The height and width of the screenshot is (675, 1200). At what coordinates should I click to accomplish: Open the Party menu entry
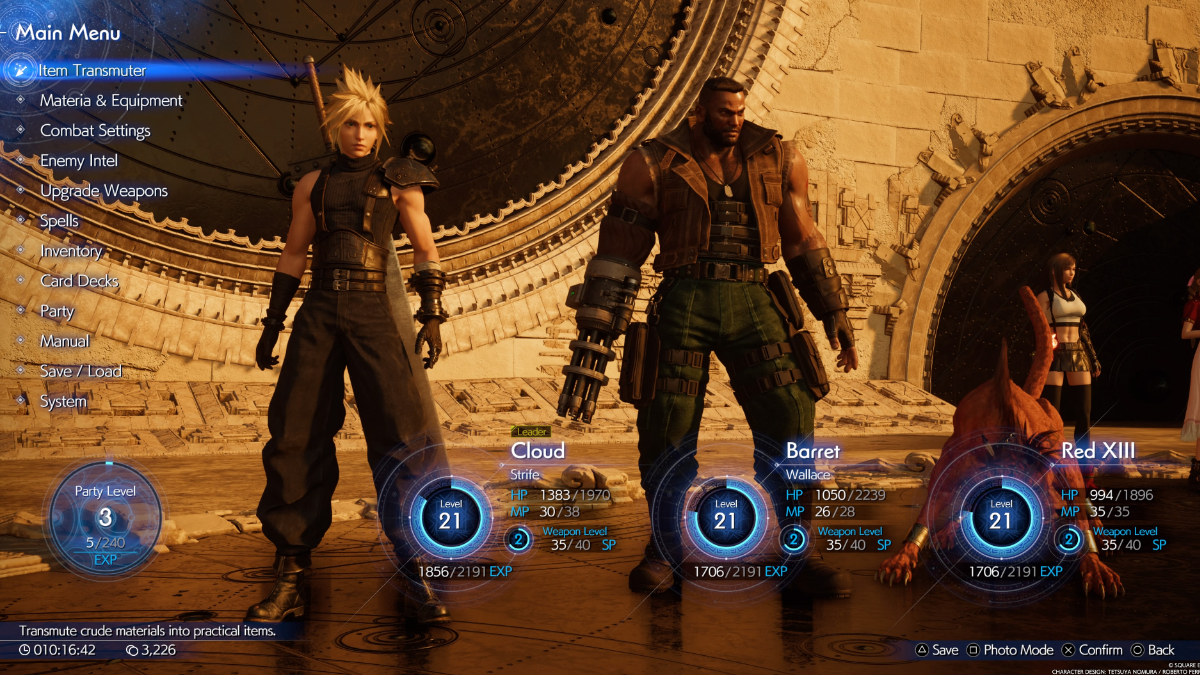pyautogui.click(x=57, y=311)
